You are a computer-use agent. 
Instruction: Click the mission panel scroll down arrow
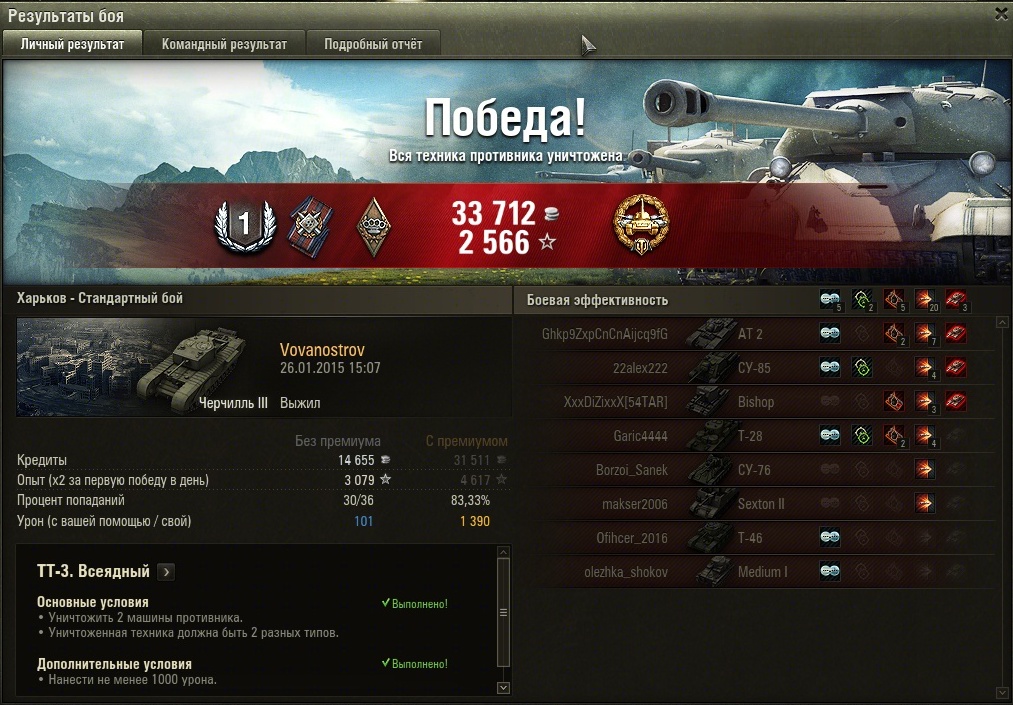pos(503,687)
